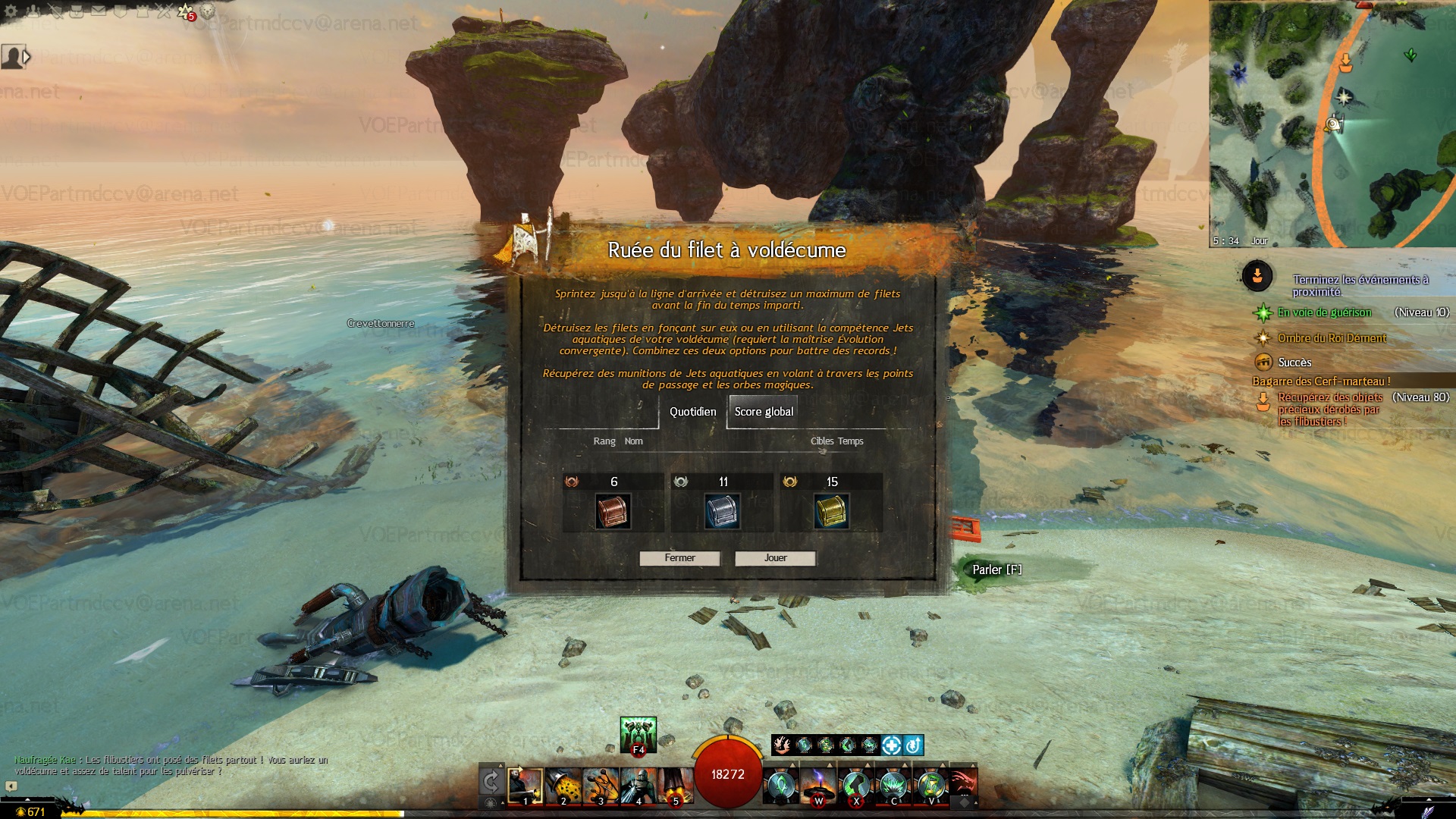
Task: Start the race with the Jouer button
Action: [x=775, y=558]
